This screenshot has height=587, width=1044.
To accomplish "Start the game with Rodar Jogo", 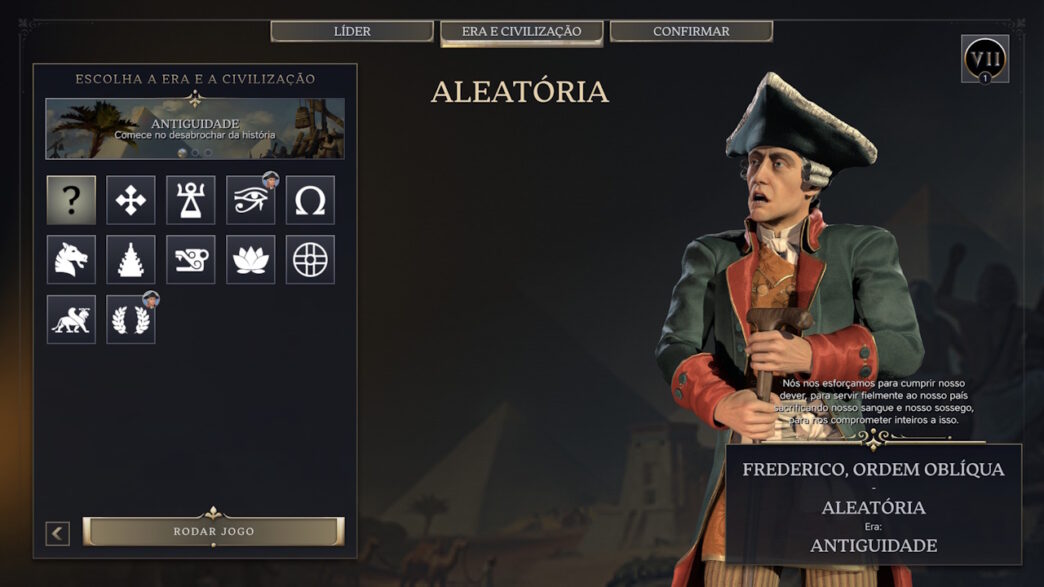I will 213,531.
